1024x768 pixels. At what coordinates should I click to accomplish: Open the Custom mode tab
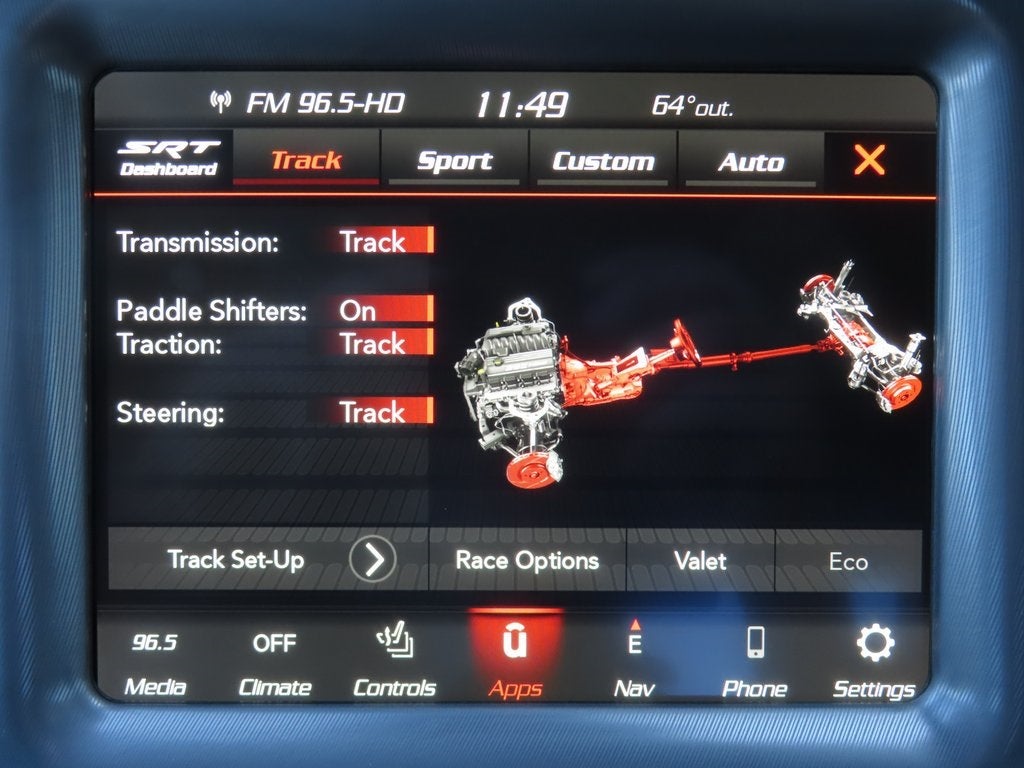pyautogui.click(x=603, y=161)
